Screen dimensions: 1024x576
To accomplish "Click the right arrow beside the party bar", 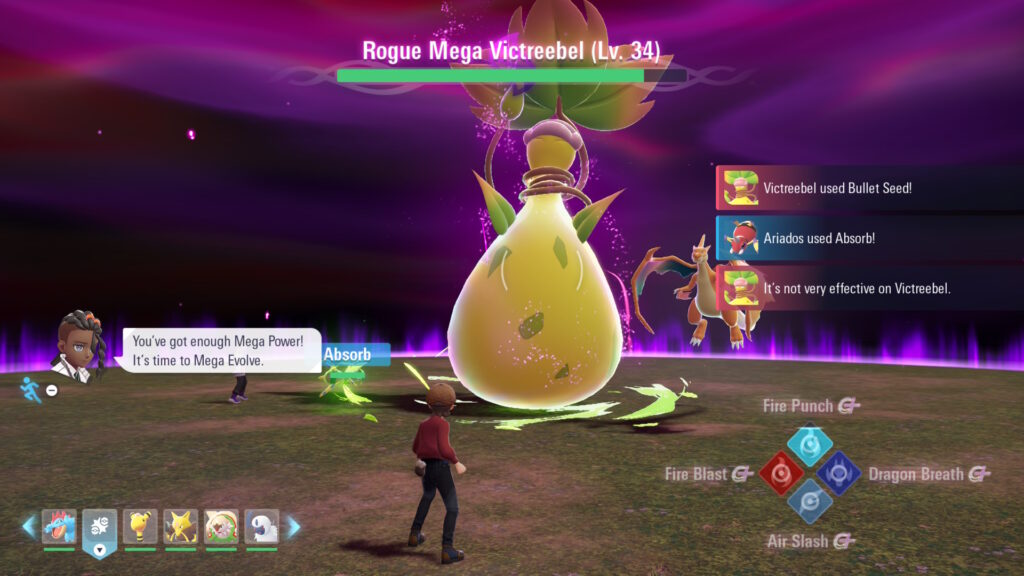I will pos(293,527).
